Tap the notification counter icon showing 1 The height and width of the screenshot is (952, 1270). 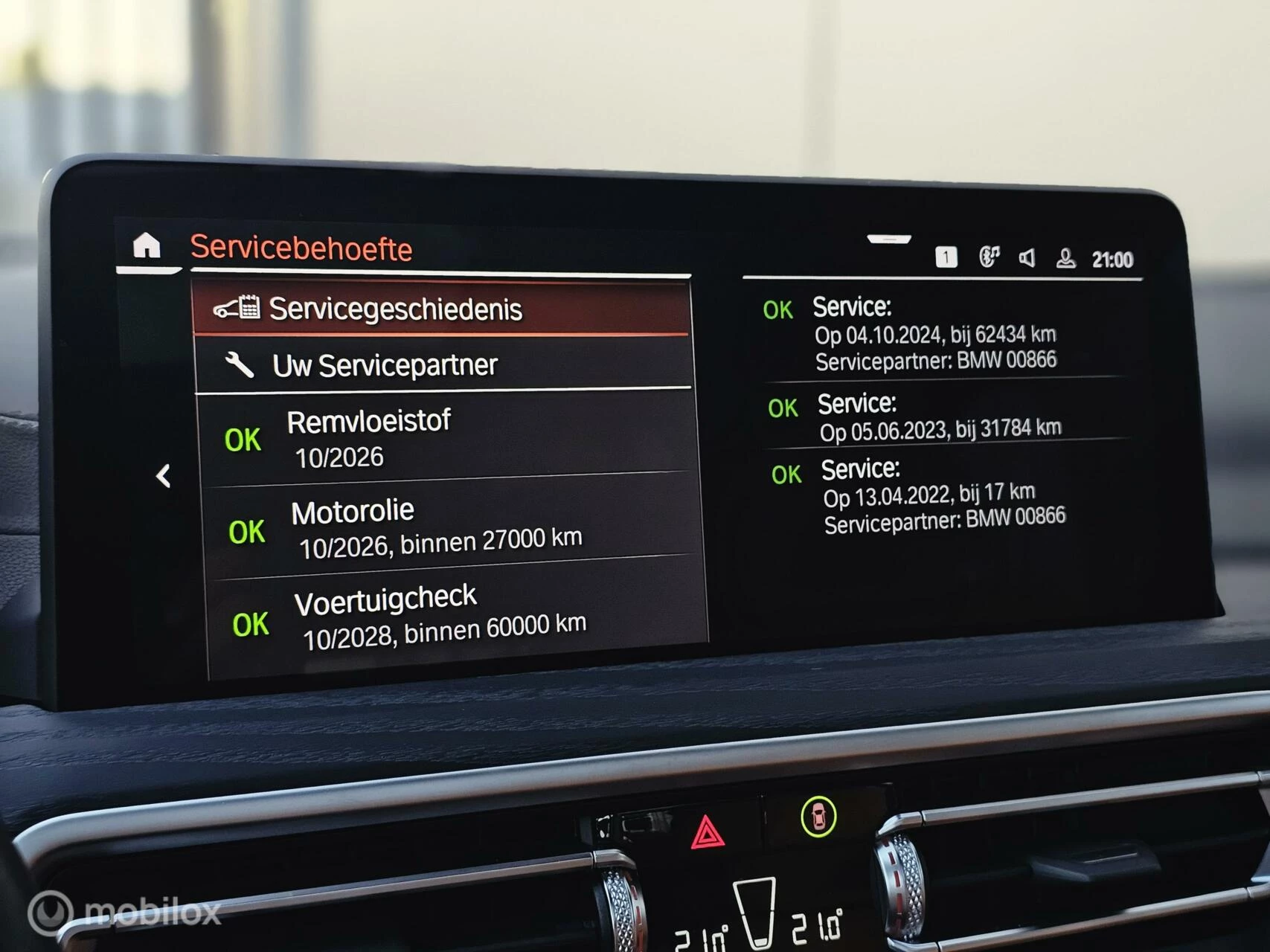[946, 255]
